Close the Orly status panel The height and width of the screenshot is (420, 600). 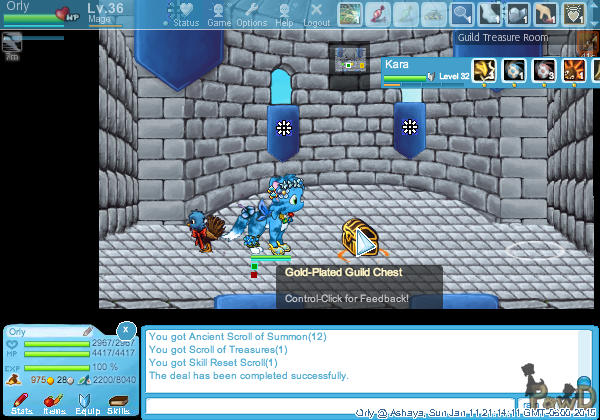click(126, 329)
